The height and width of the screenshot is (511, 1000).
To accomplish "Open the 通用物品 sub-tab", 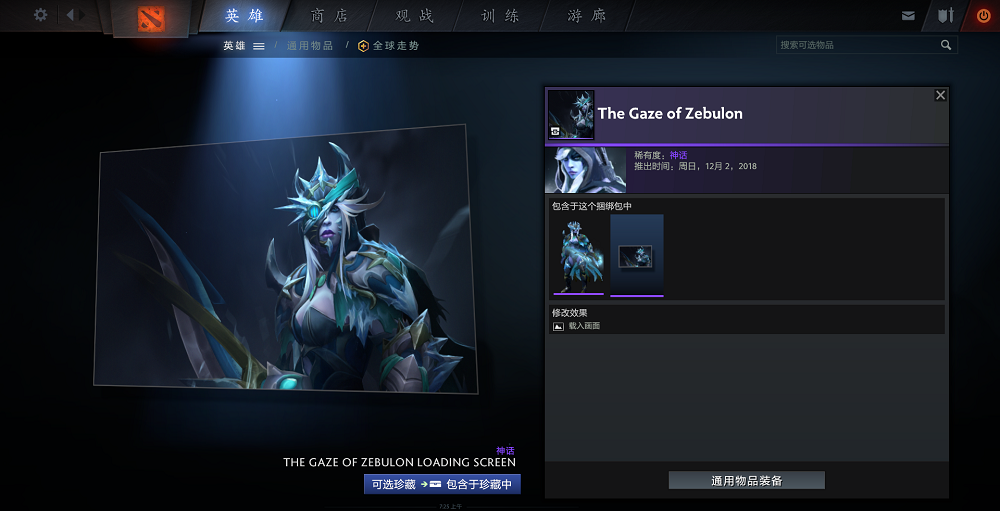I will coord(310,46).
